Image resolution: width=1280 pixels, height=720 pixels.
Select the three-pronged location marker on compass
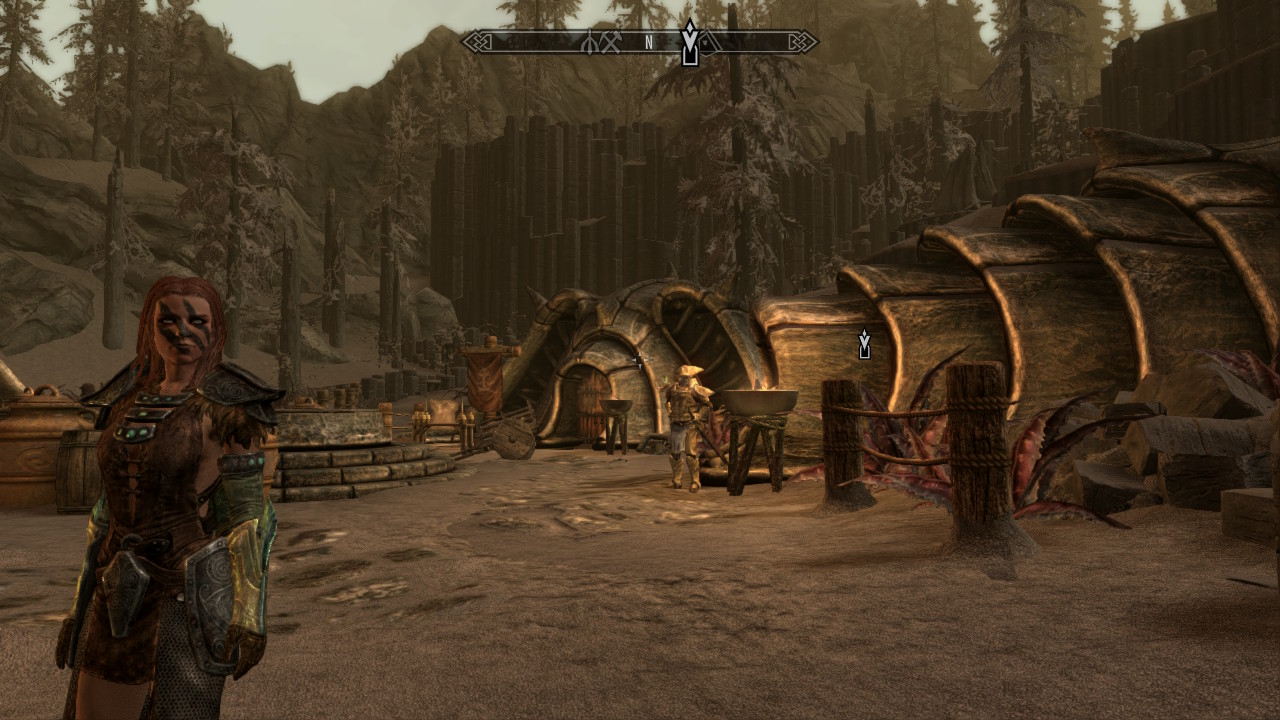[589, 42]
